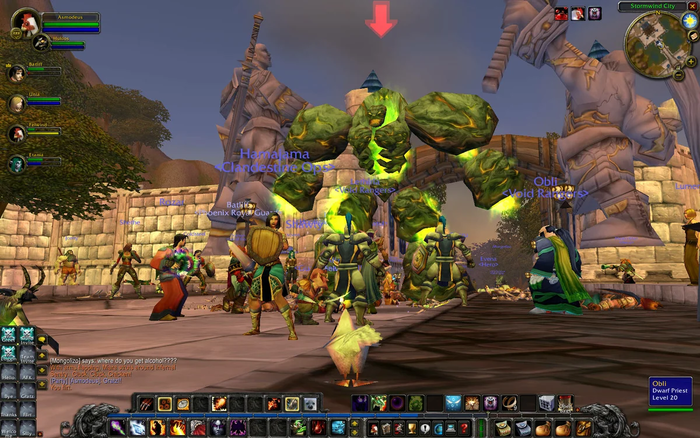Target the blonde party member's portrait
Image resolution: width=700 pixels, height=438 pixels.
pyautogui.click(x=17, y=102)
